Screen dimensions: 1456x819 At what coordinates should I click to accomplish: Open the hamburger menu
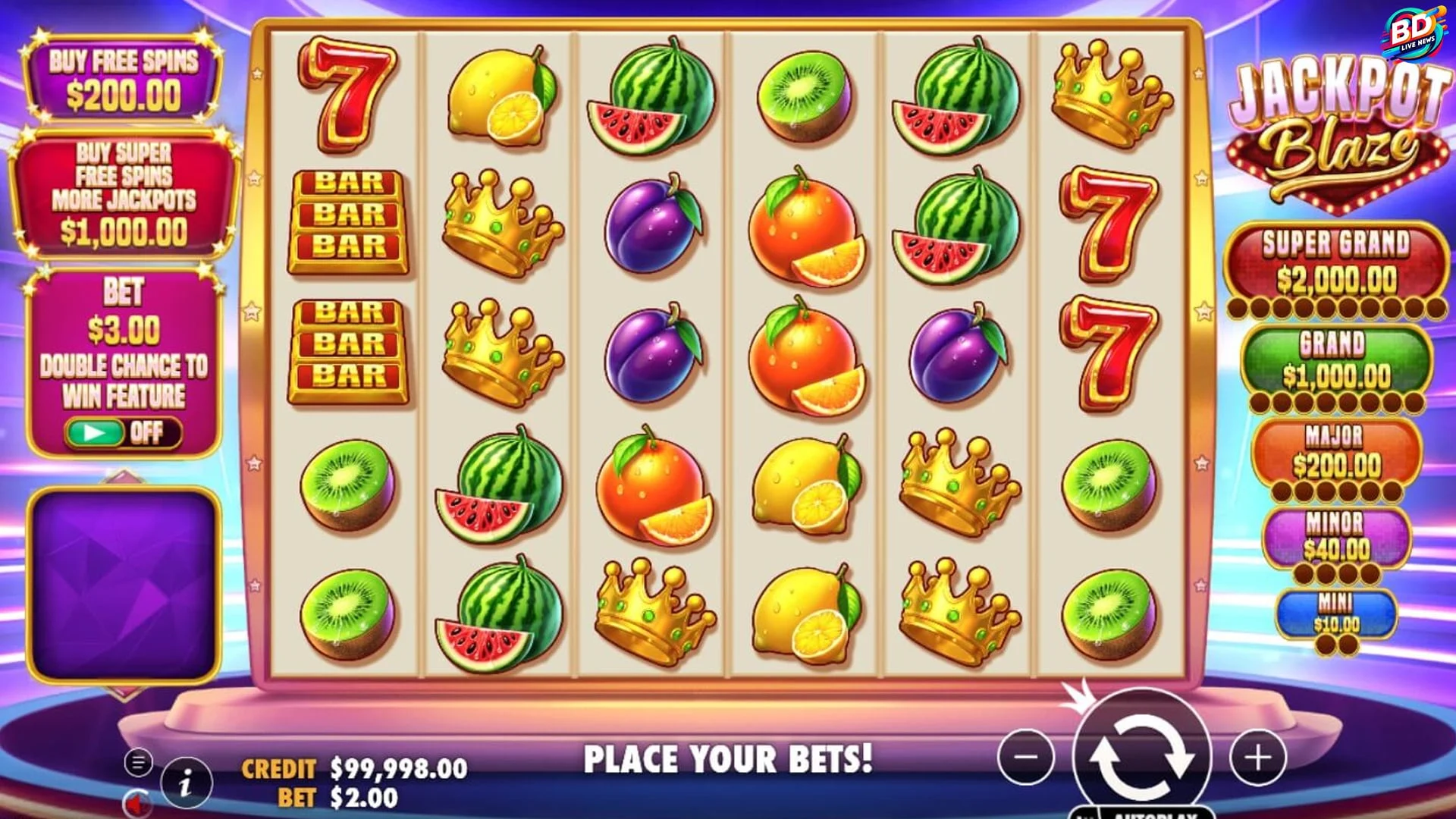138,762
